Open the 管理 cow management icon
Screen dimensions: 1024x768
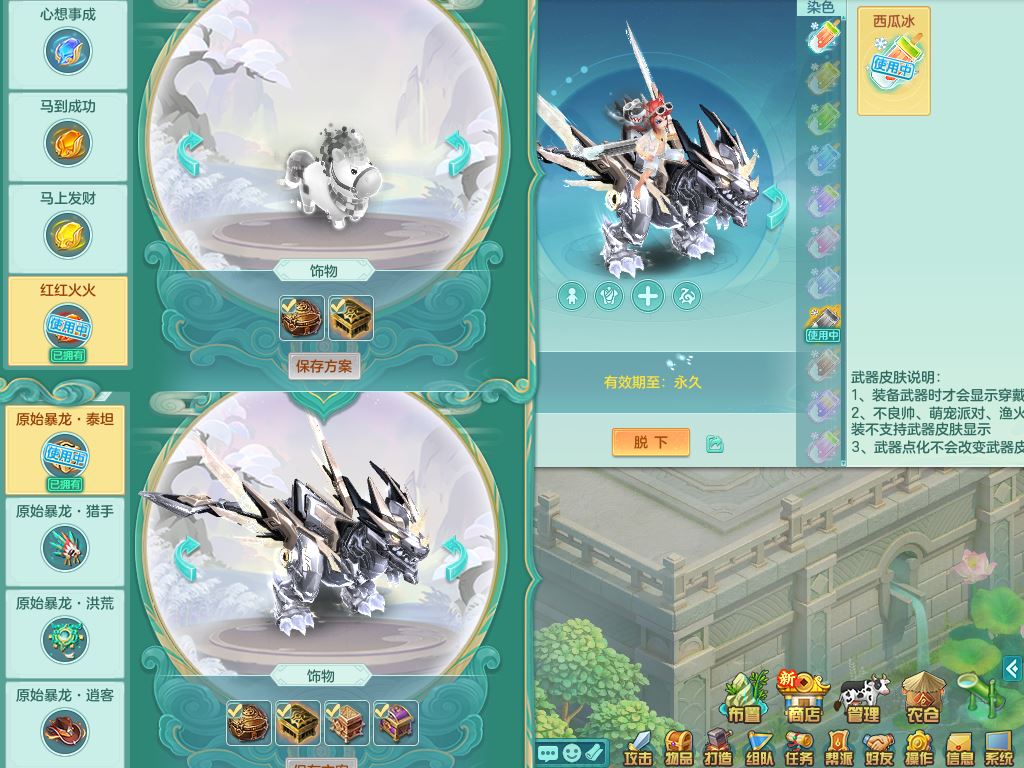pyautogui.click(x=863, y=699)
